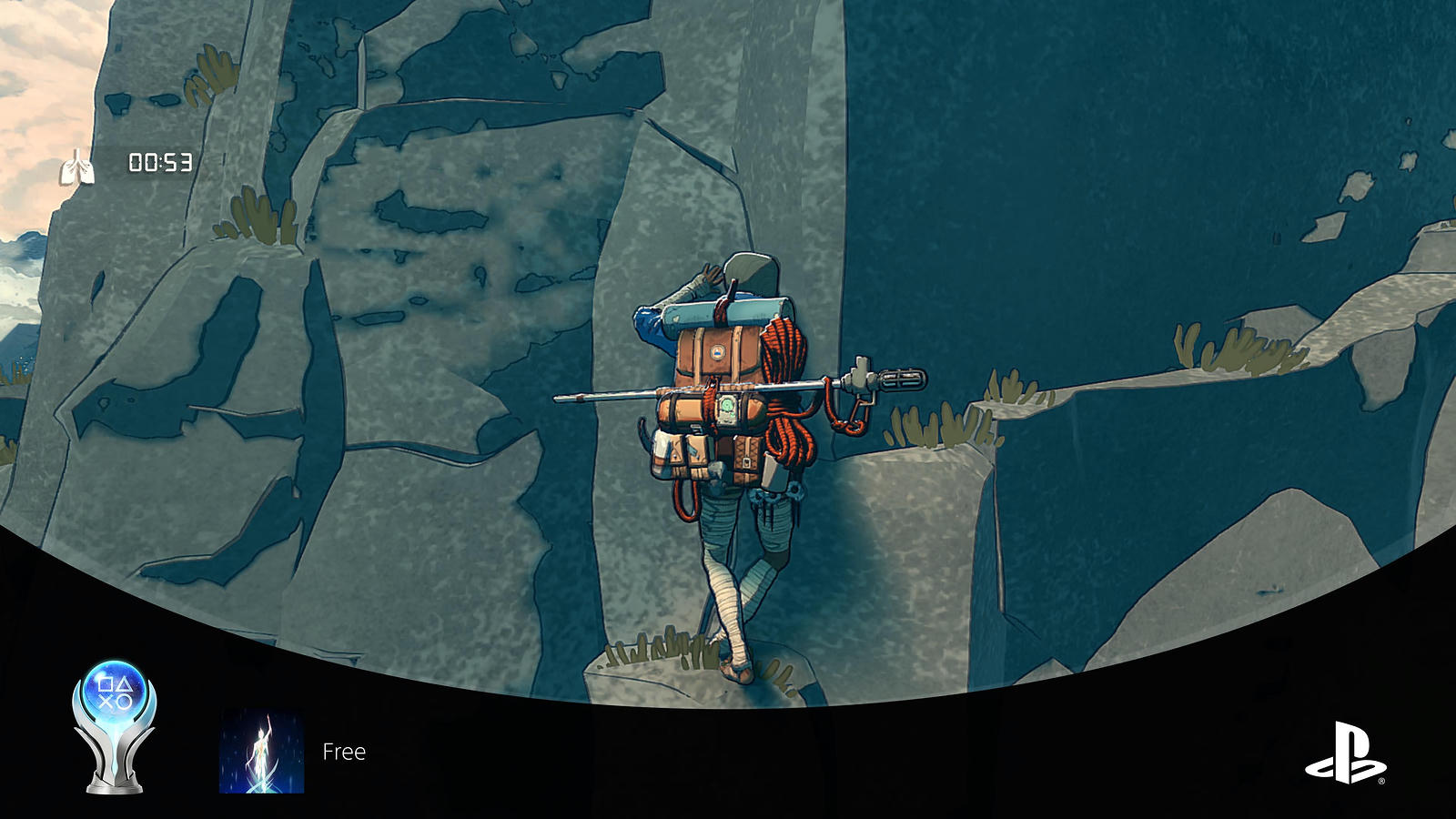Image resolution: width=1456 pixels, height=819 pixels.
Task: Click the platinum trophy icon
Action: click(x=115, y=725)
